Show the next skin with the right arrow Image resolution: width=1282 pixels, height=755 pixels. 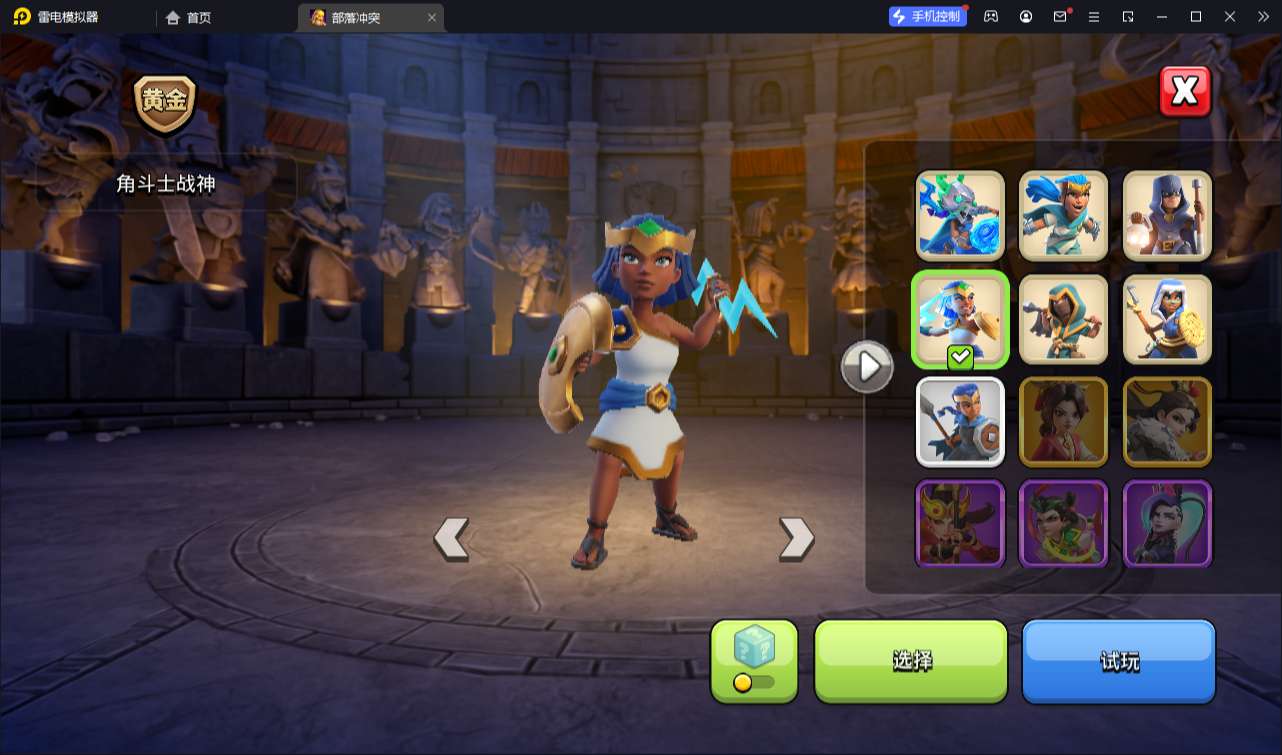(x=796, y=538)
